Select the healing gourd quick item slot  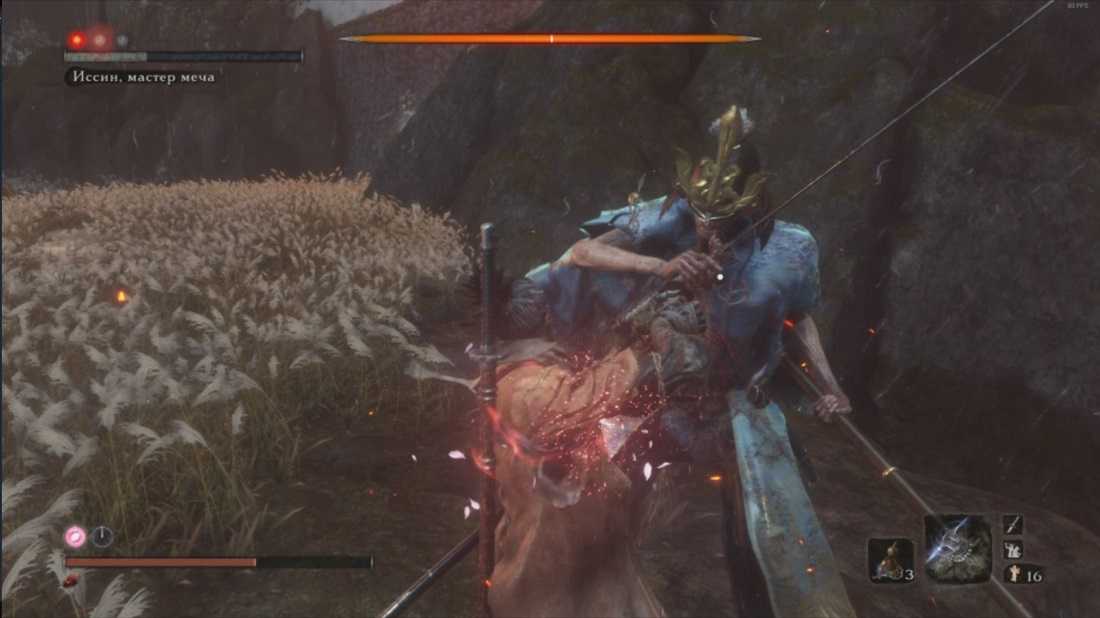(x=889, y=560)
